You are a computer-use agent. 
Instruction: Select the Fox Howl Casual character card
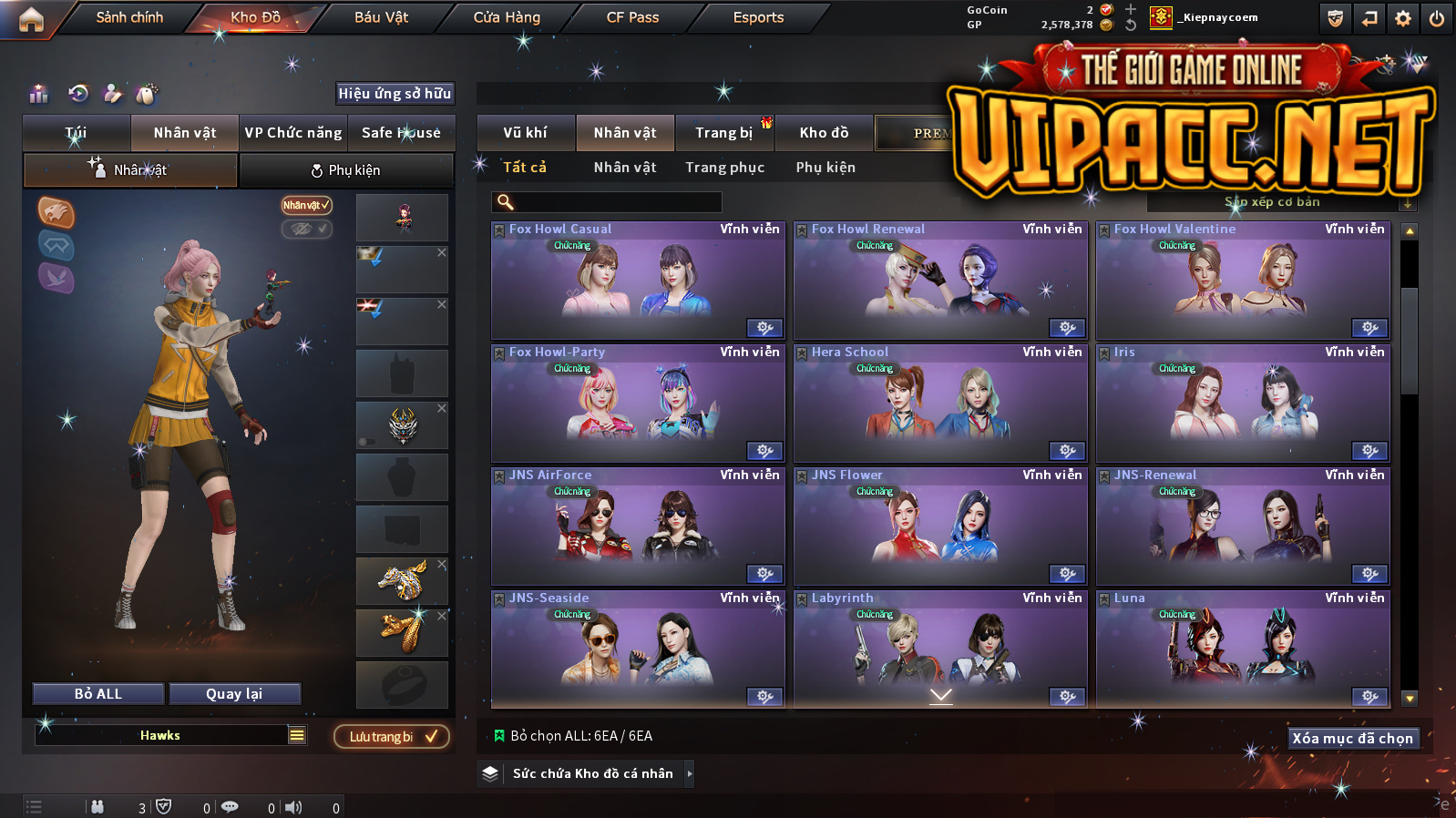coord(637,282)
